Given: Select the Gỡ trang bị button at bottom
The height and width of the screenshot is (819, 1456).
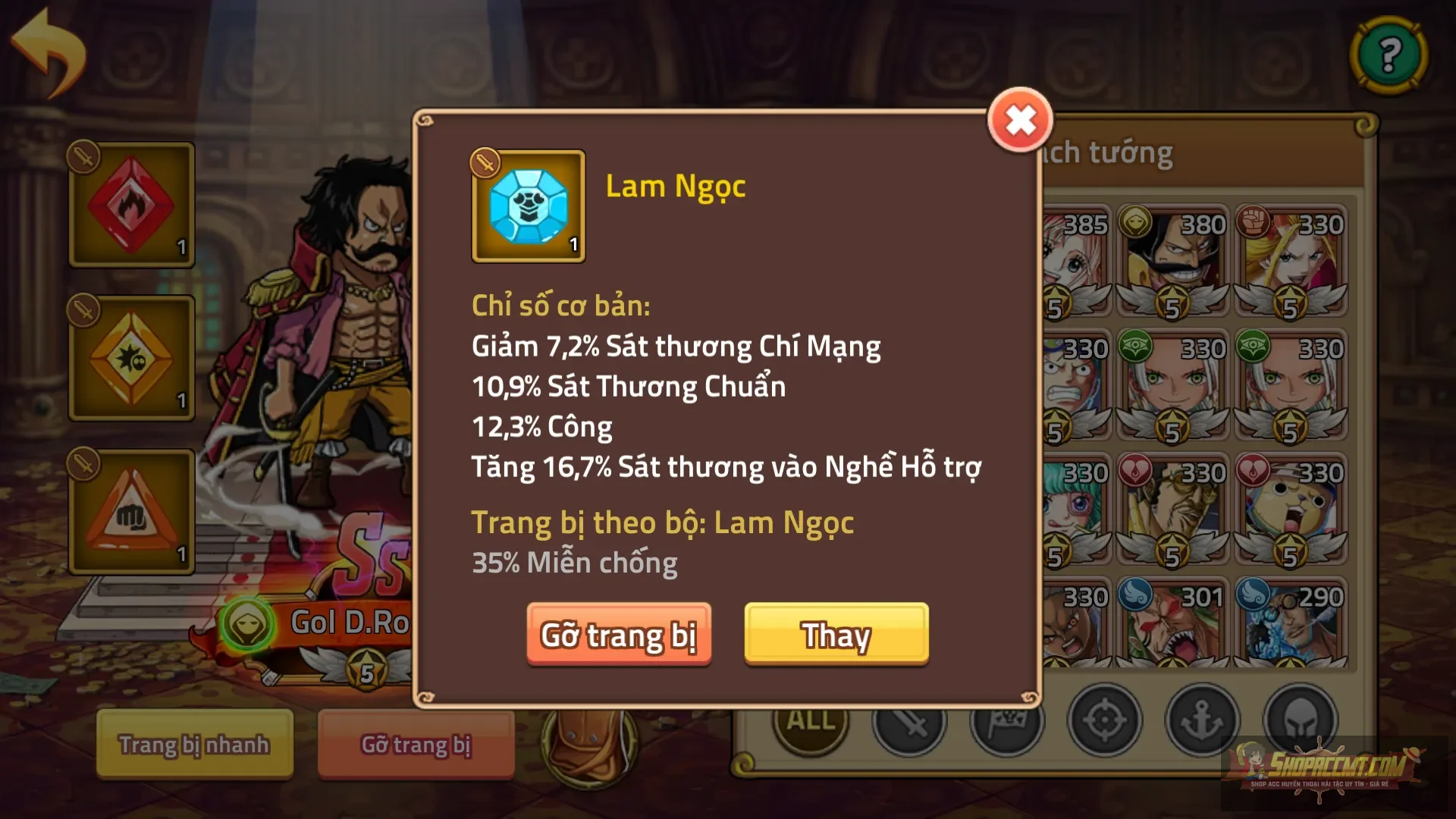Looking at the screenshot, I should click(x=416, y=745).
